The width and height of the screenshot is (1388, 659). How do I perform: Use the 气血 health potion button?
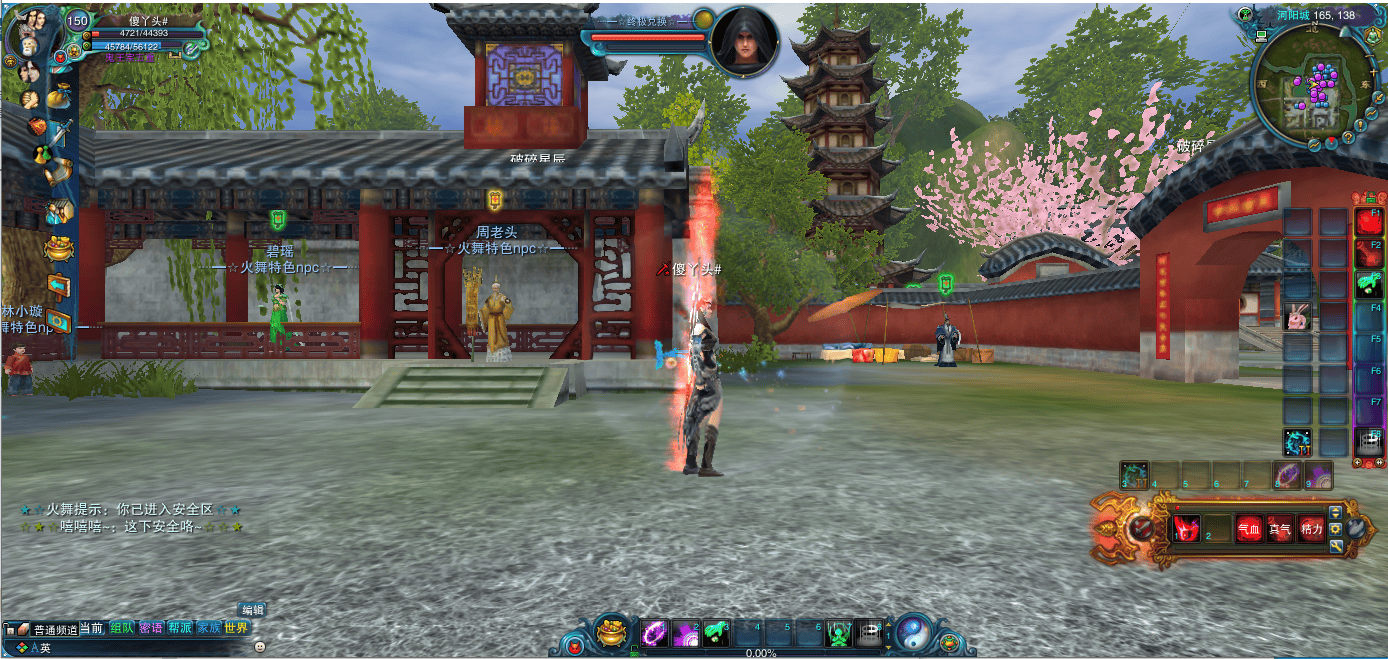coord(1249,529)
